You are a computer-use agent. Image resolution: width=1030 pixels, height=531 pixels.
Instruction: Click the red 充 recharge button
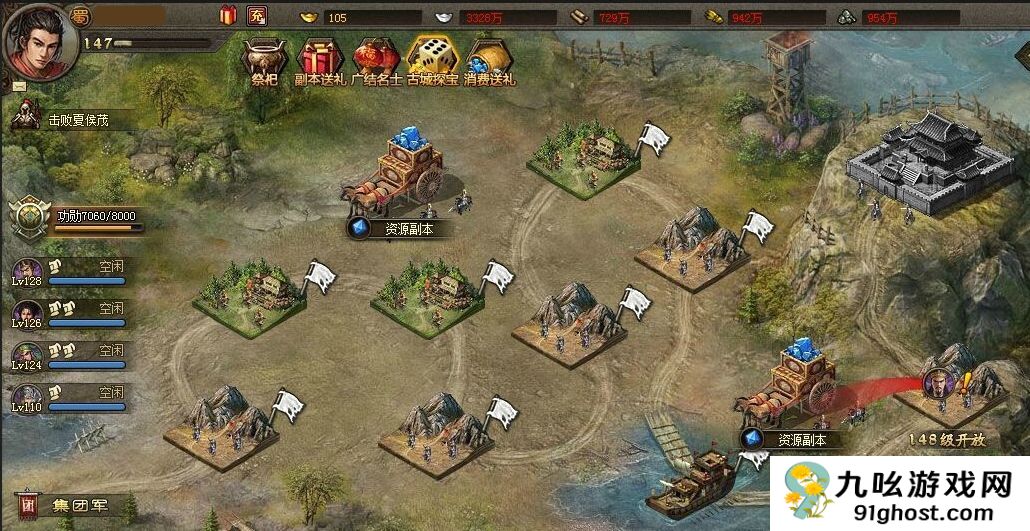[x=257, y=15]
